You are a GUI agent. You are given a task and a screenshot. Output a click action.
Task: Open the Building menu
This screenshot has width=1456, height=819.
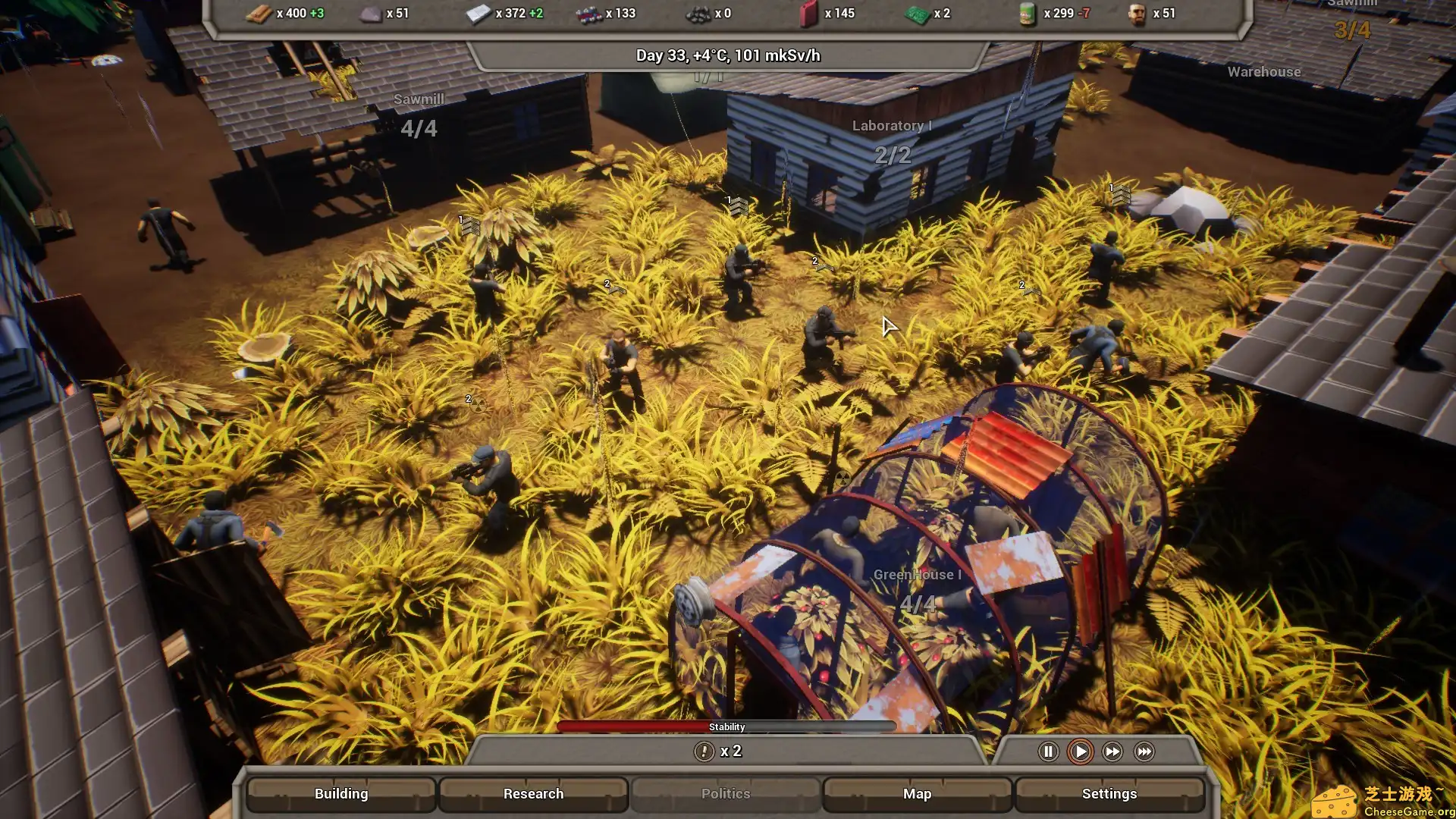tap(340, 793)
